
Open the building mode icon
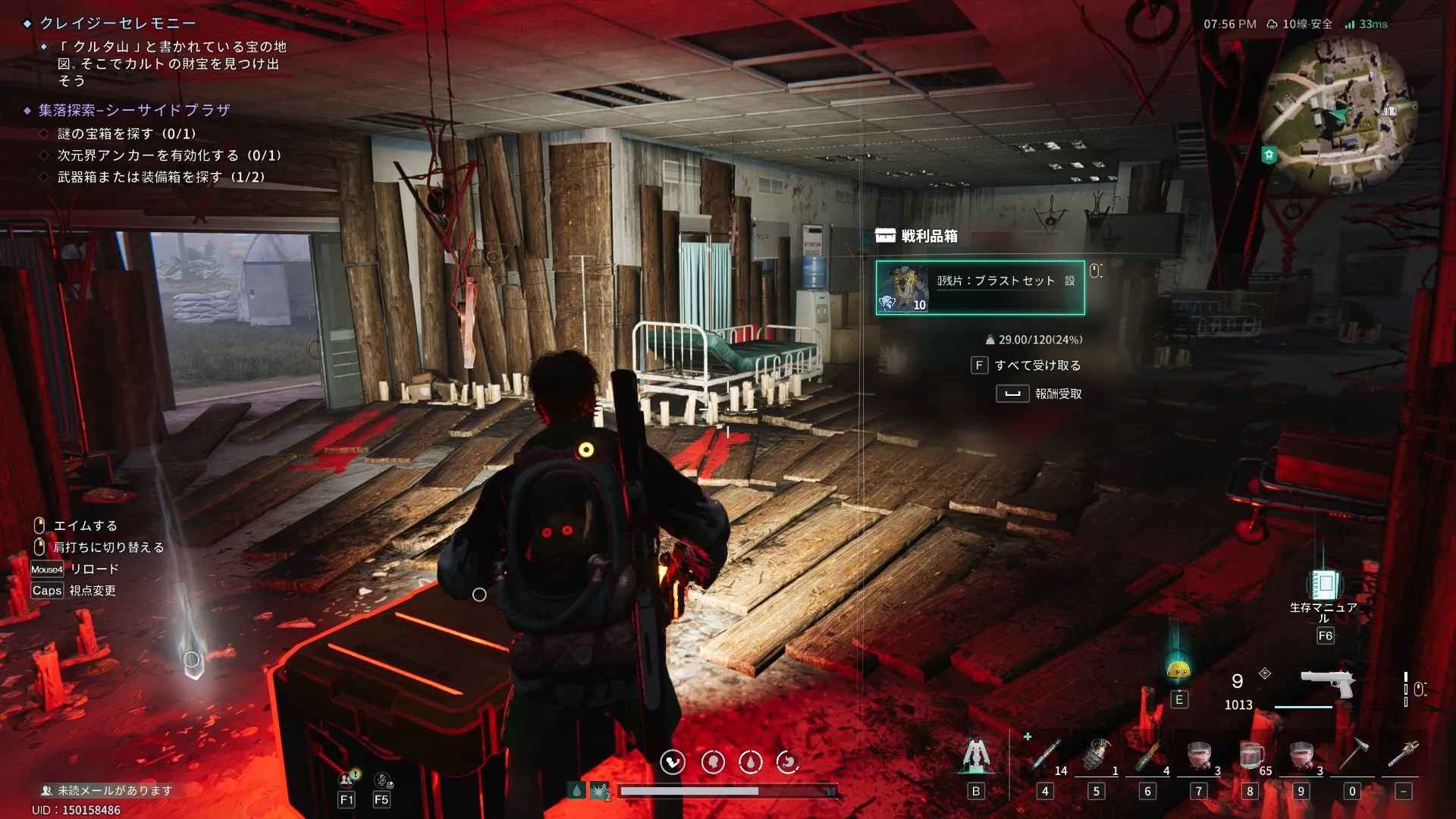[x=976, y=756]
